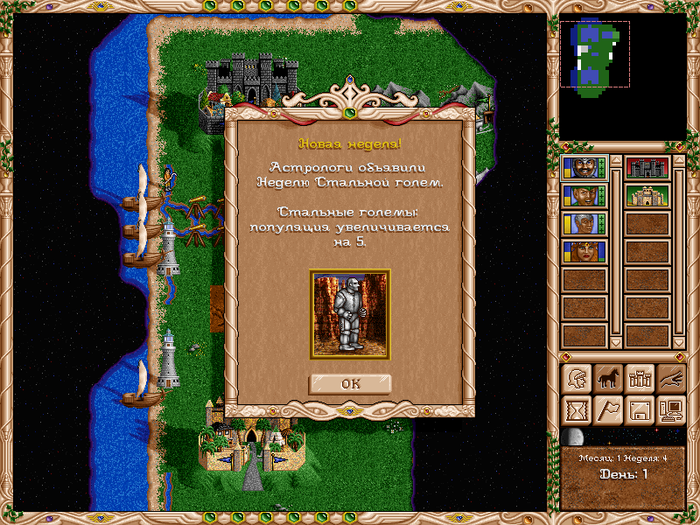Activate the next hero helmet button

pos(577,379)
